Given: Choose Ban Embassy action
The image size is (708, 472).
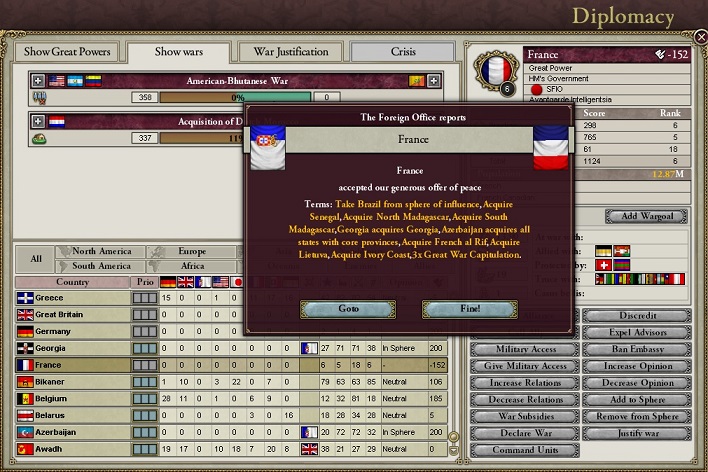Looking at the screenshot, I should coord(636,349).
